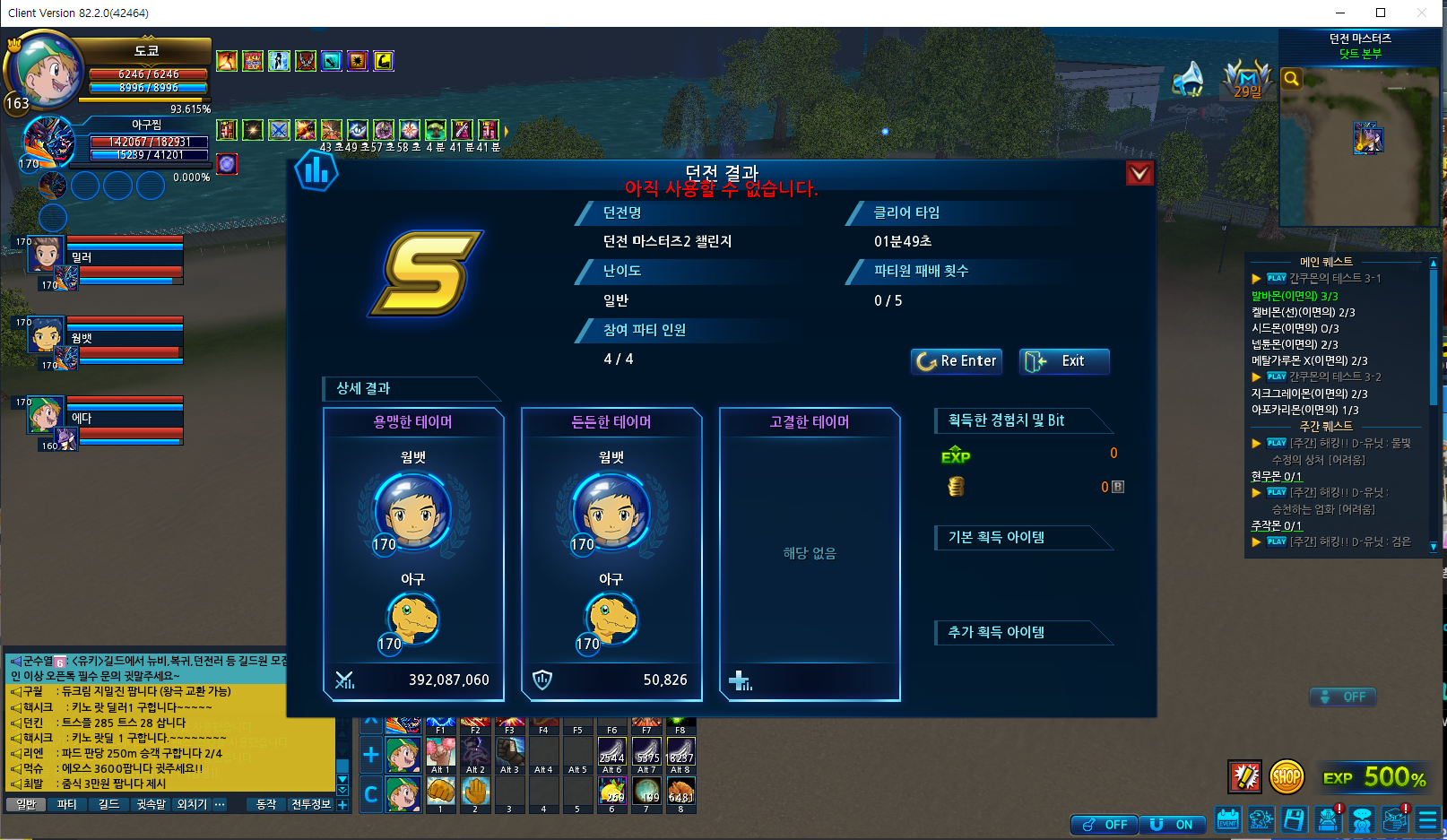Switch chat to the 파티 tab
Image resolution: width=1447 pixels, height=840 pixels.
(67, 804)
